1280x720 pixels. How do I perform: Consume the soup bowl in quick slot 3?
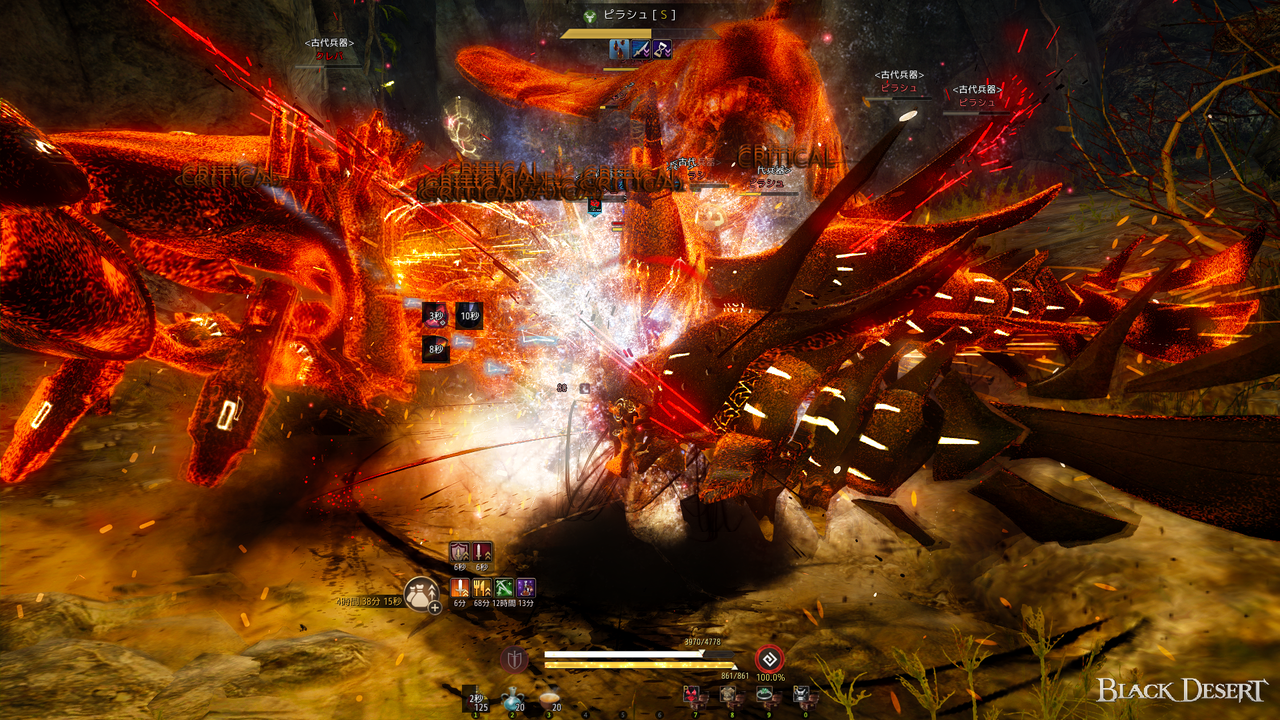tap(548, 698)
